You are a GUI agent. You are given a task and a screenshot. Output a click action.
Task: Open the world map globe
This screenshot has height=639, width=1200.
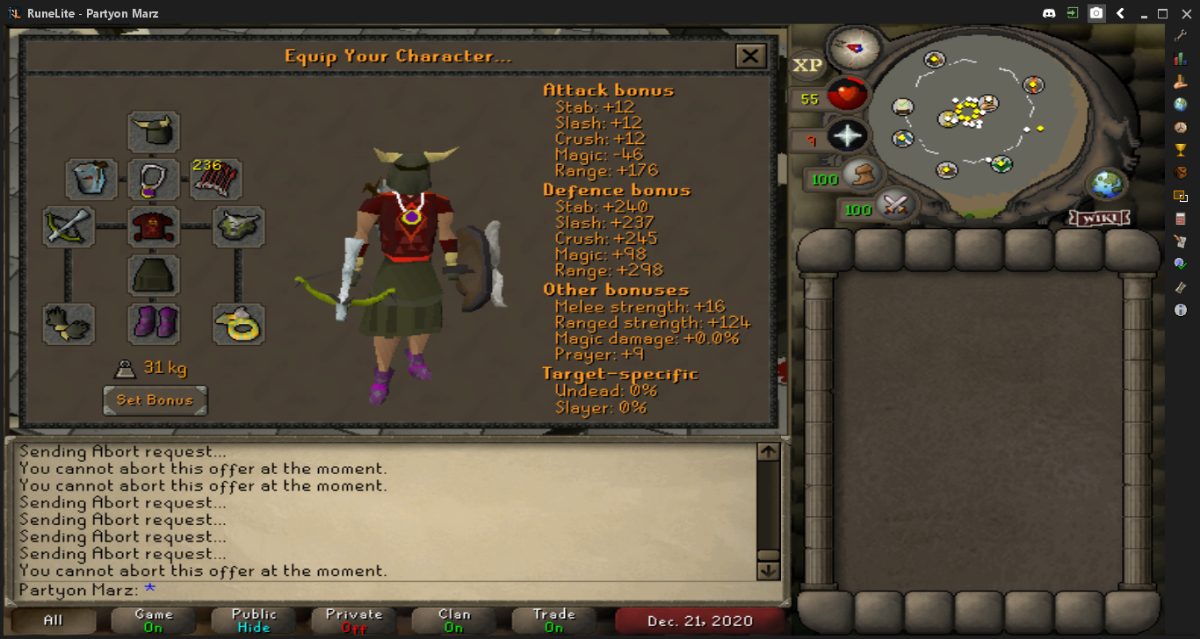[x=1106, y=185]
